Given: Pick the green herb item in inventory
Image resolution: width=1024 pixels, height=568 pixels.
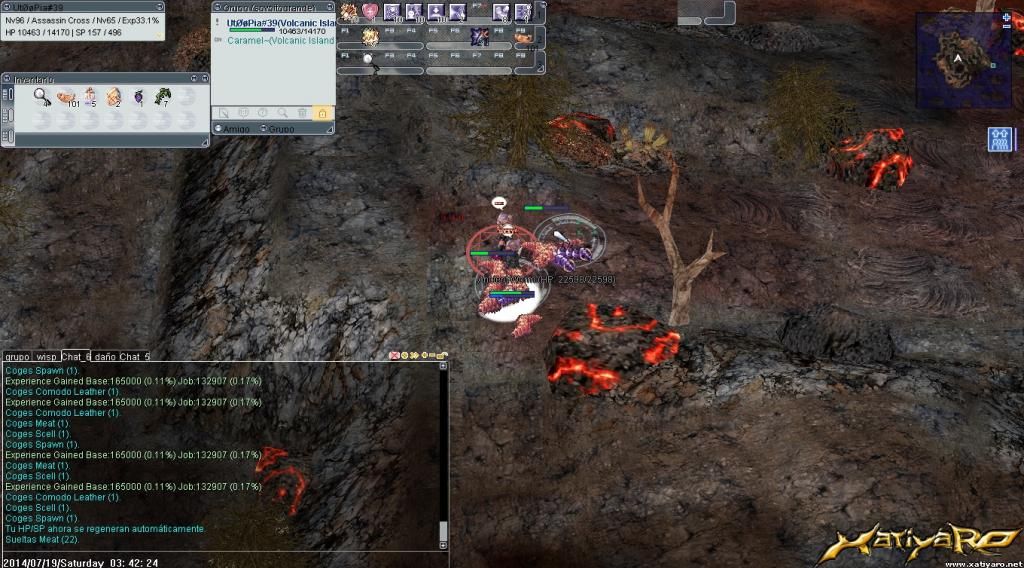Looking at the screenshot, I should (162, 97).
